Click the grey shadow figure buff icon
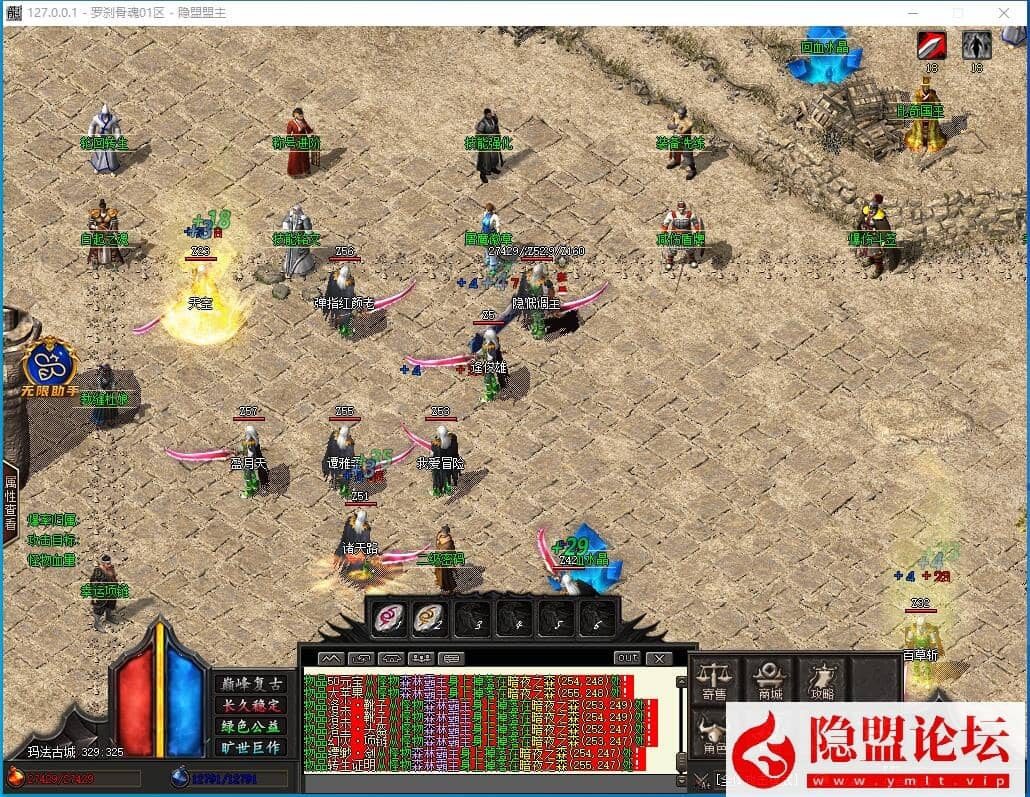Image resolution: width=1030 pixels, height=797 pixels. point(976,45)
